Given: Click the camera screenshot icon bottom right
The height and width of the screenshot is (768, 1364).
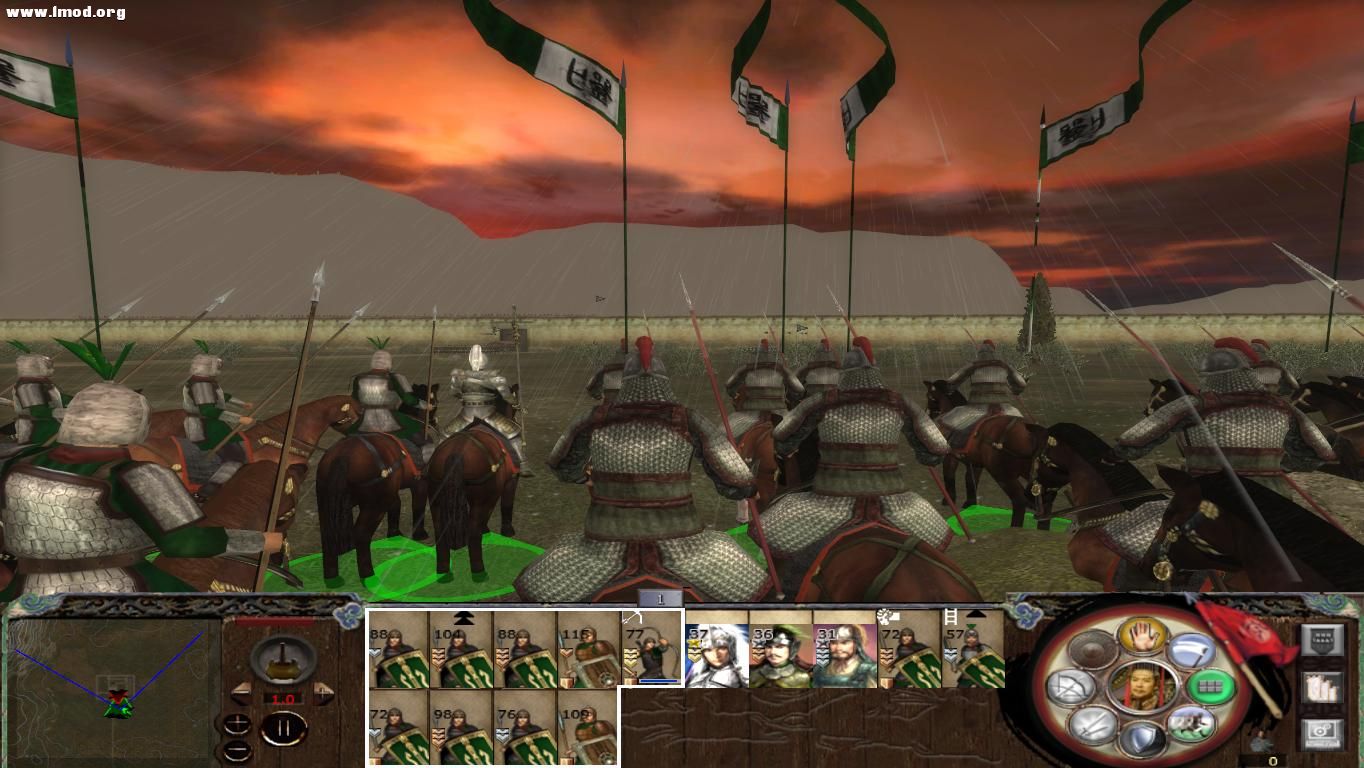Looking at the screenshot, I should [x=1321, y=731].
